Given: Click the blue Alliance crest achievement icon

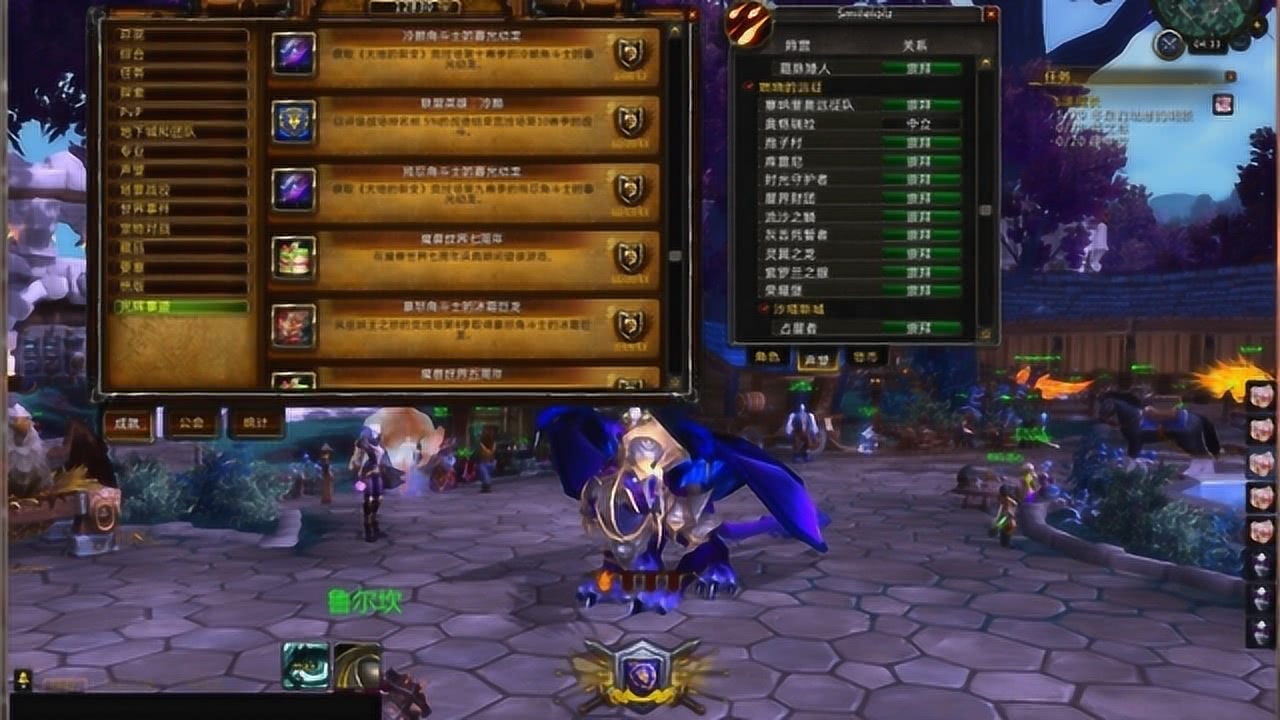Looking at the screenshot, I should (294, 121).
